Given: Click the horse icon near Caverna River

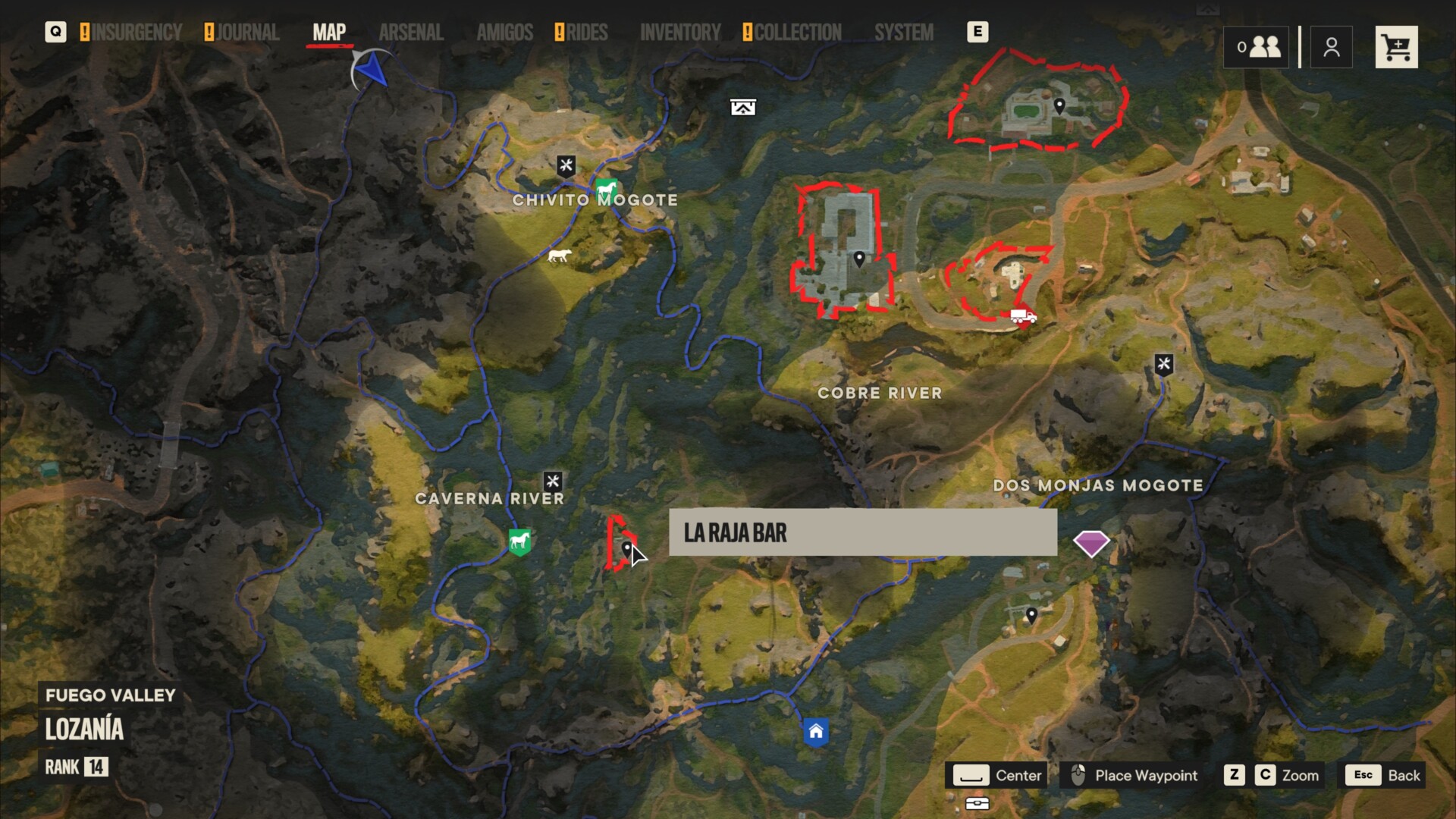Looking at the screenshot, I should tap(519, 541).
